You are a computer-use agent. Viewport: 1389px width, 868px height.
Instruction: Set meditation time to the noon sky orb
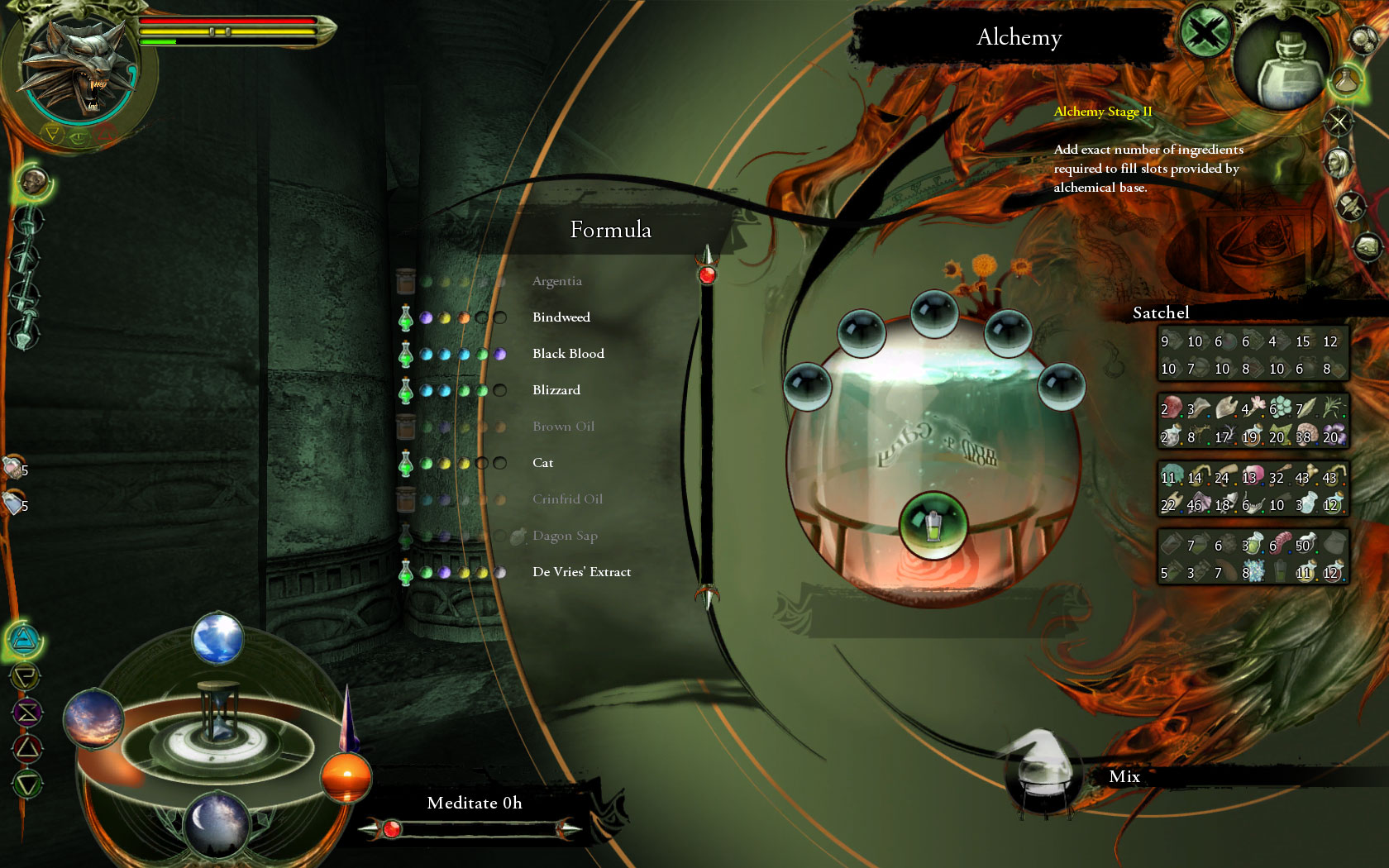217,638
